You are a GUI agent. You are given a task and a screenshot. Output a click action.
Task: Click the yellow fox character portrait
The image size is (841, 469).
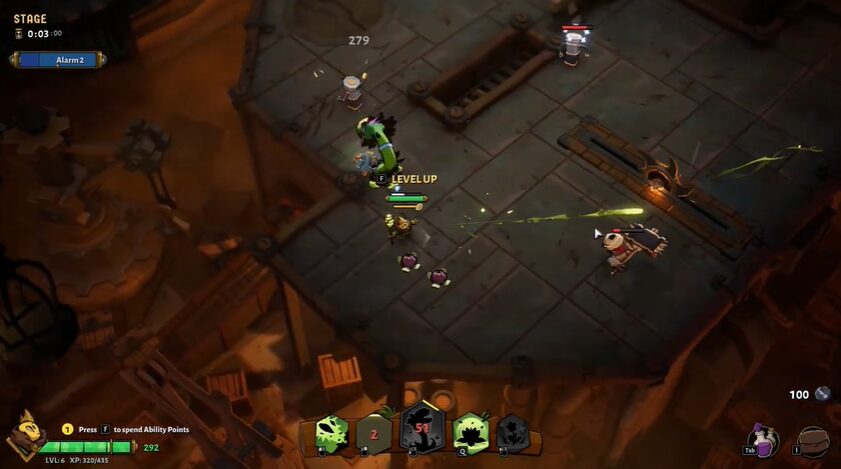pos(26,434)
